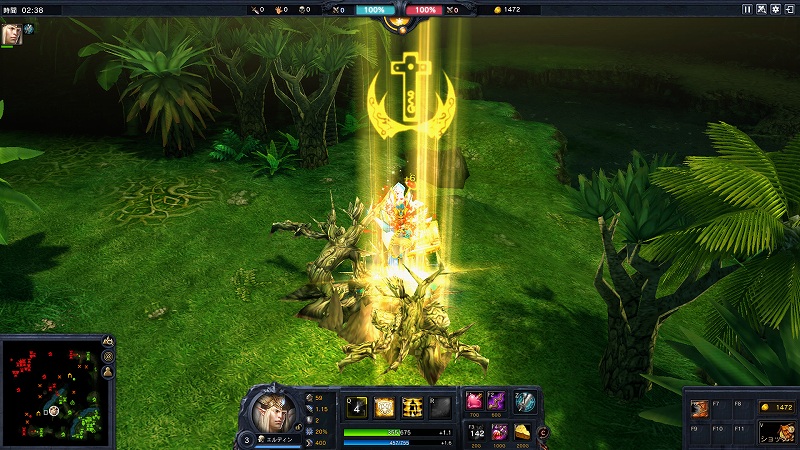Activate the golden tower-shaped ability
800x450 pixels.
tap(411, 407)
